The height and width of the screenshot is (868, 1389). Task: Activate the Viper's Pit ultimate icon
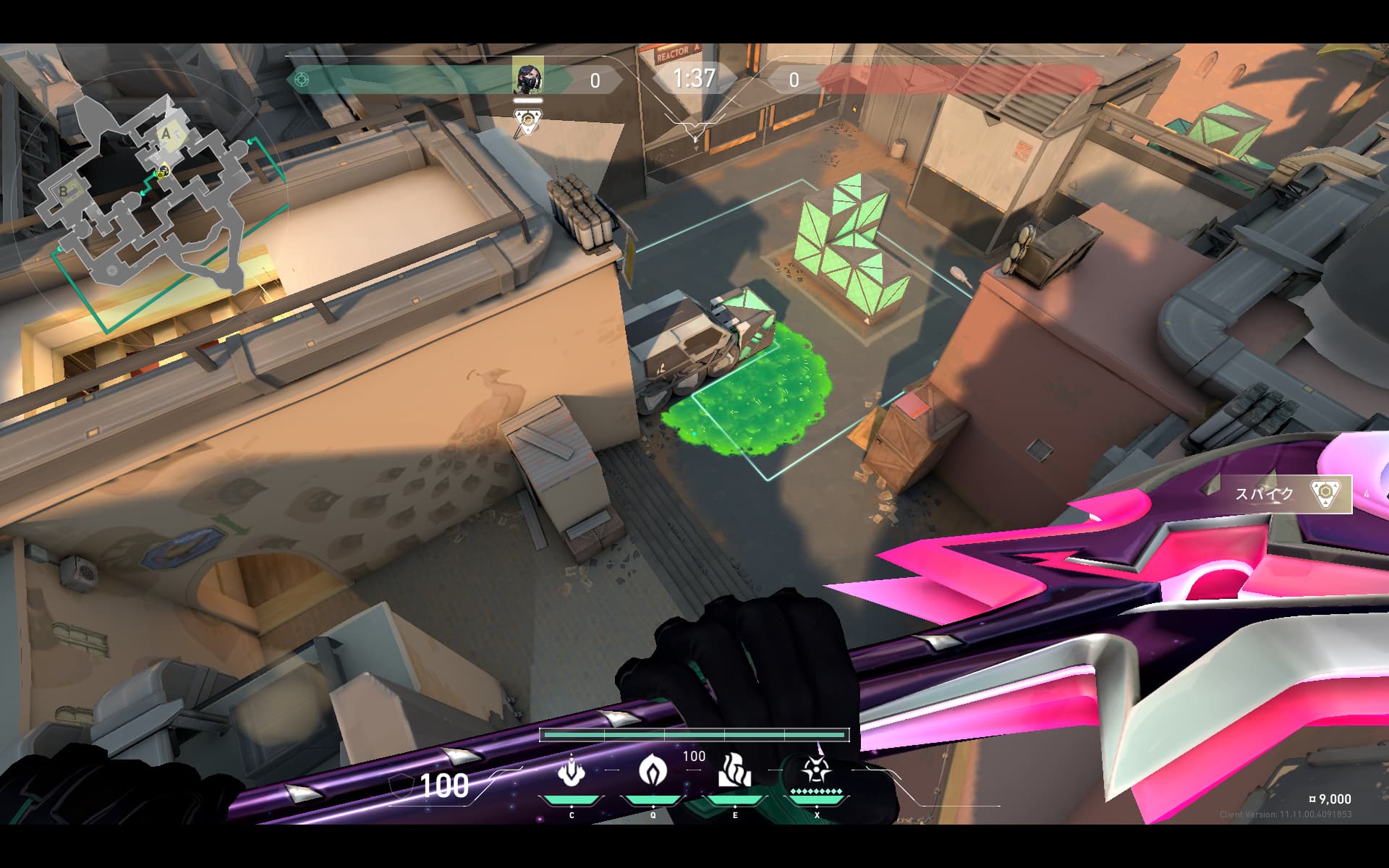(817, 771)
